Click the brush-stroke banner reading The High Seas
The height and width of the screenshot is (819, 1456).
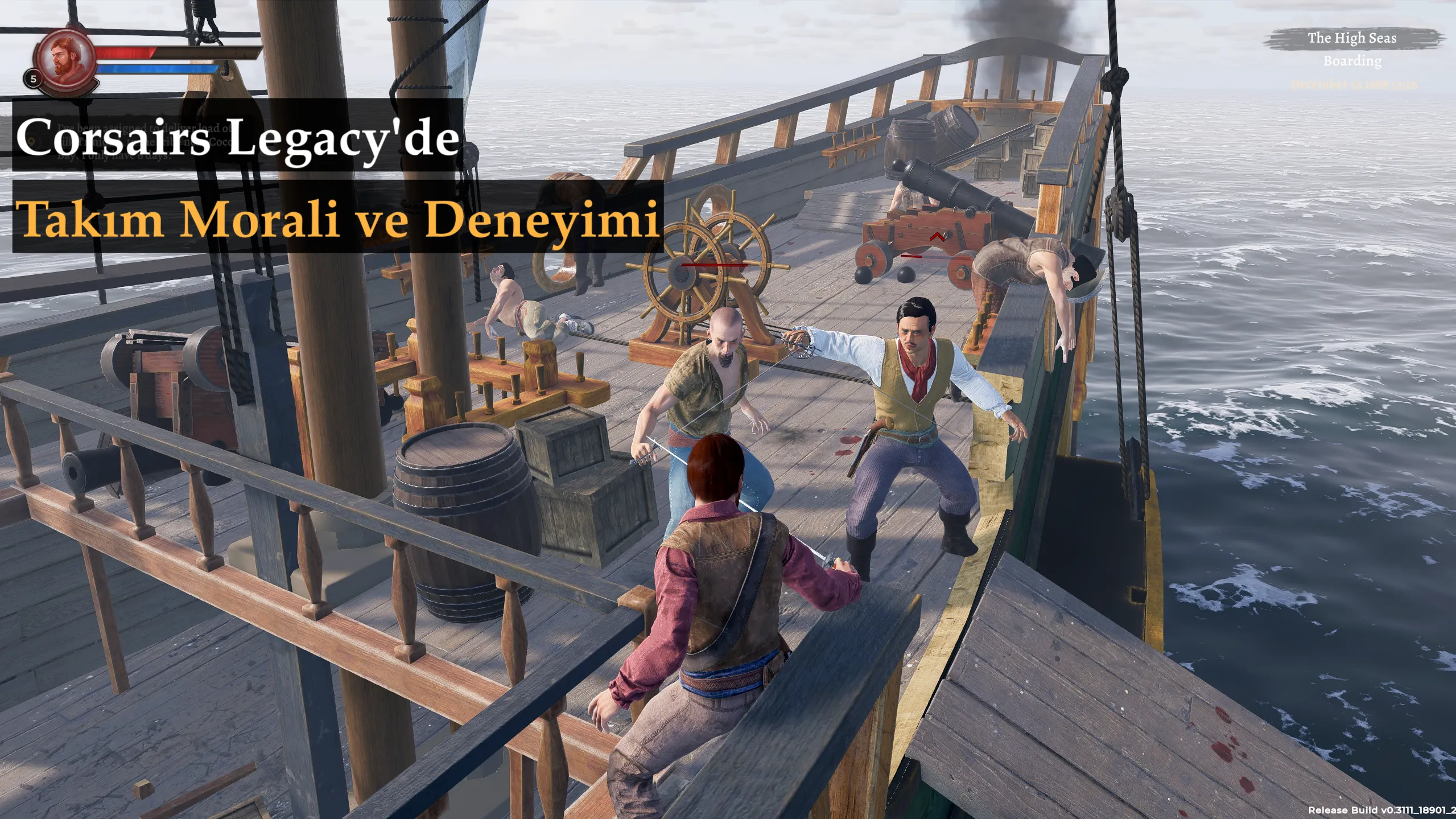click(x=1352, y=39)
